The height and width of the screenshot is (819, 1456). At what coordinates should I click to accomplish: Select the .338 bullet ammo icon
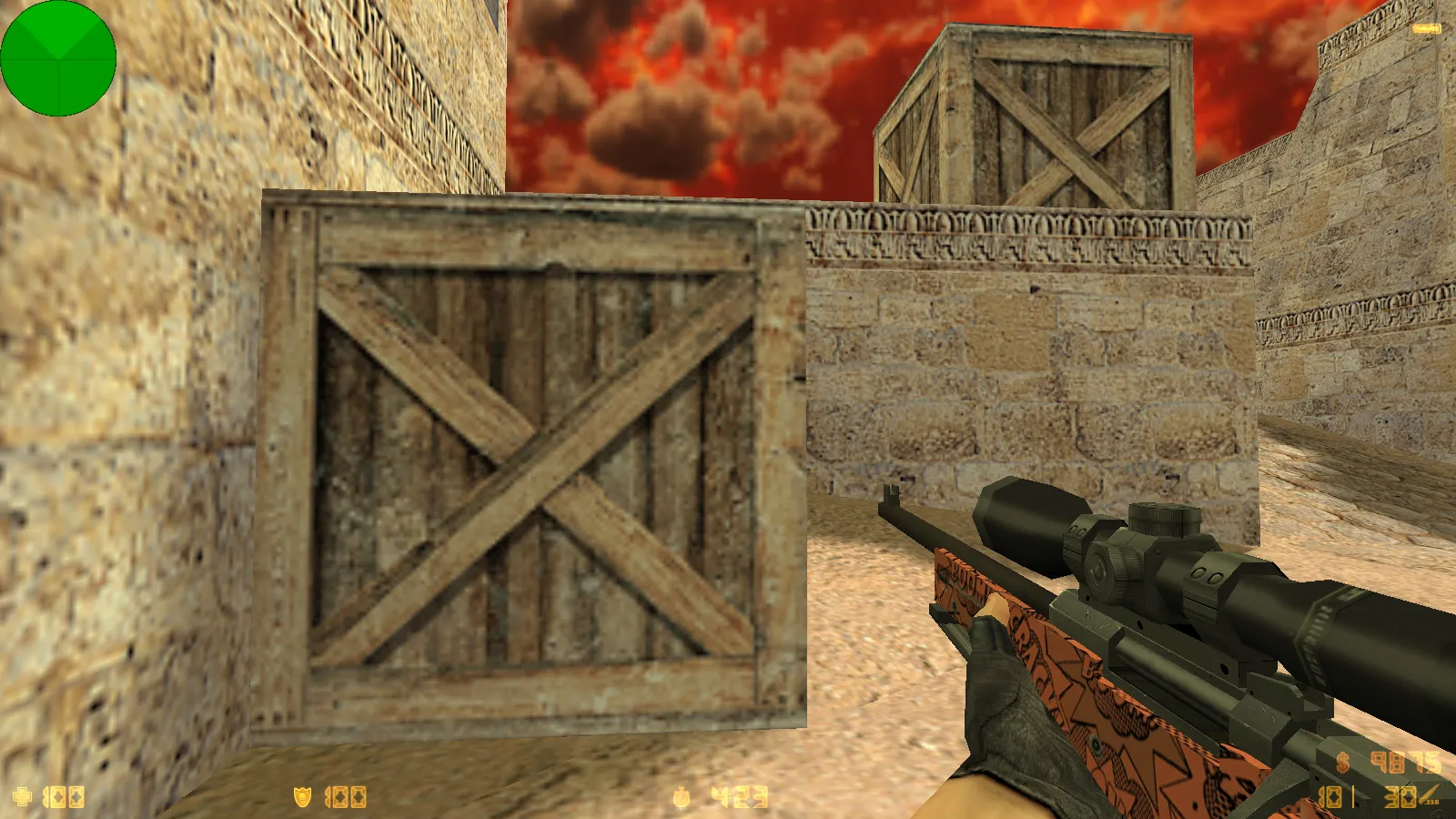point(1427,792)
